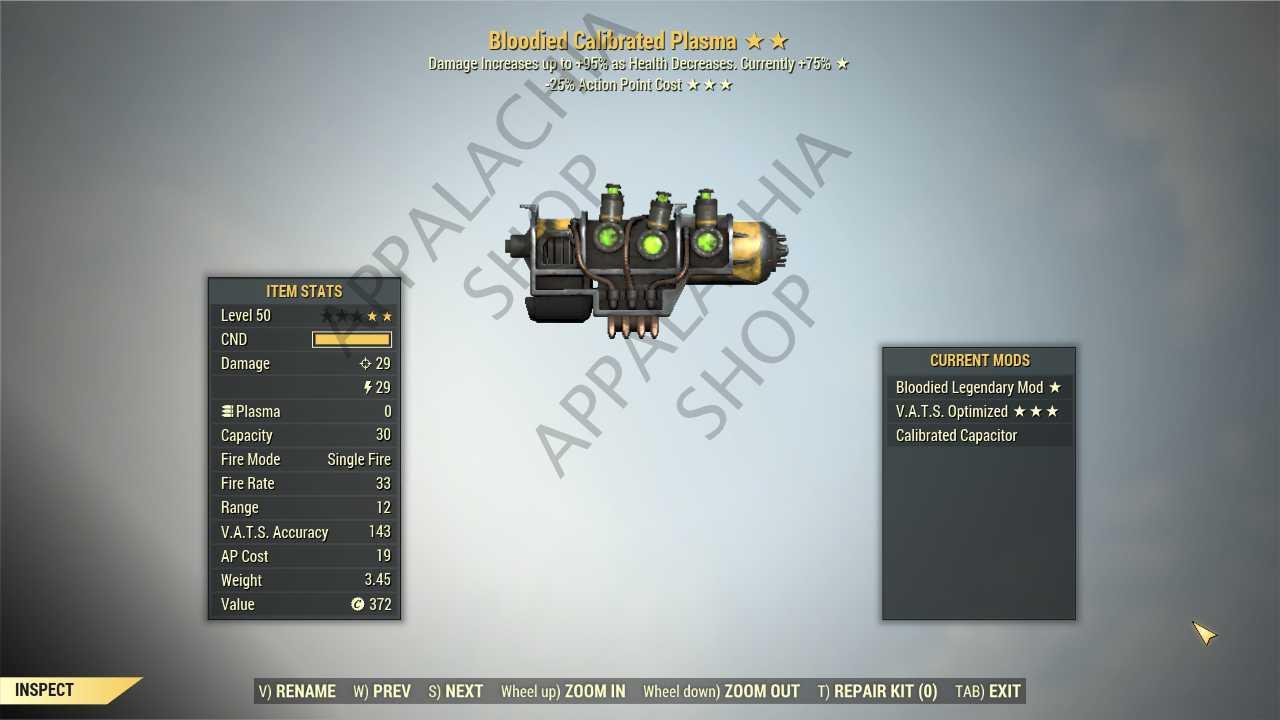
Task: Click NEXT to view next item
Action: click(455, 690)
